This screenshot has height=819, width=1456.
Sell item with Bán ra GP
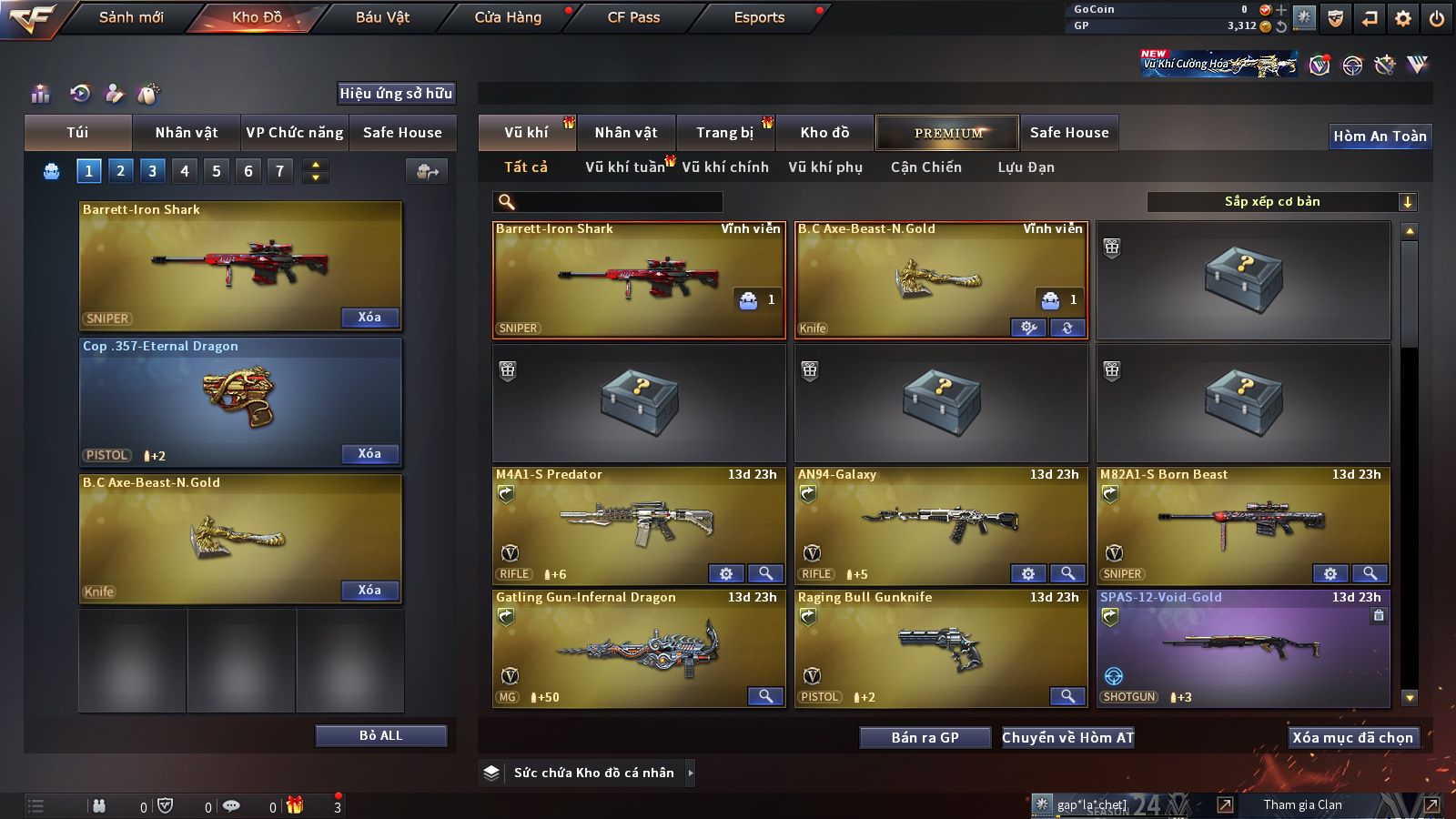click(x=925, y=738)
